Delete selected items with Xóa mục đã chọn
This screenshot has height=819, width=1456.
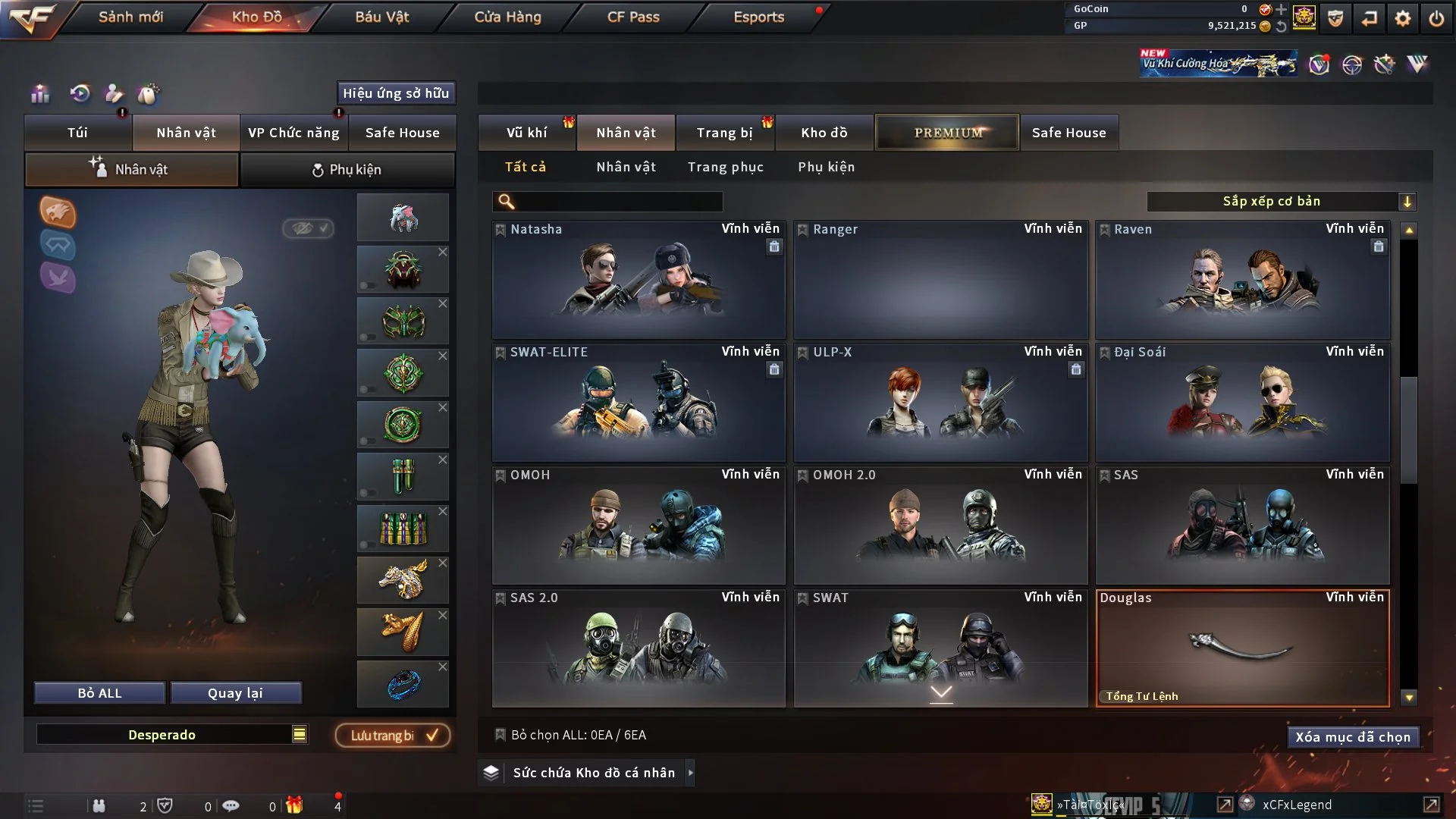pyautogui.click(x=1352, y=737)
